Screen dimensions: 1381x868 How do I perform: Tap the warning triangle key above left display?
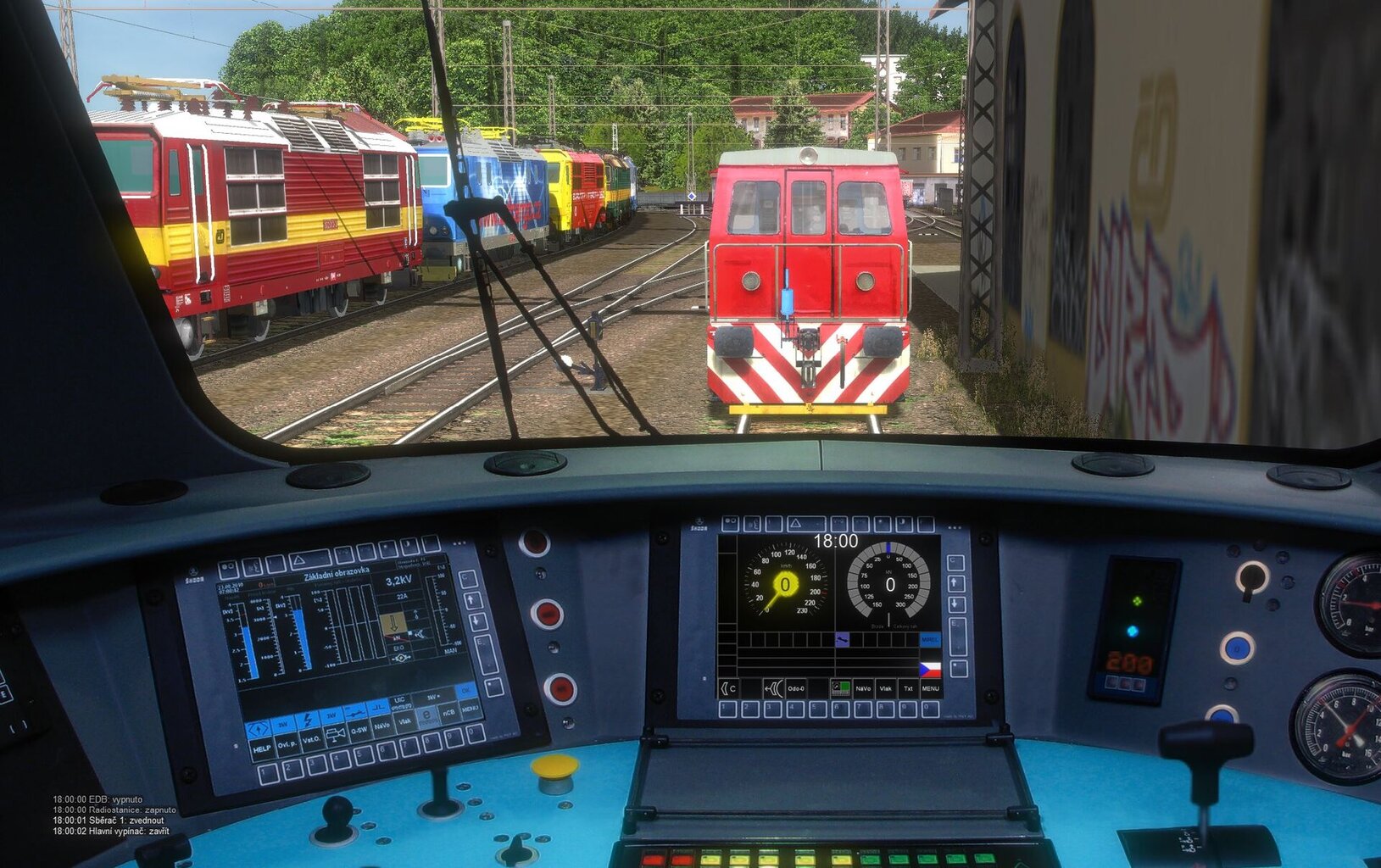click(299, 561)
